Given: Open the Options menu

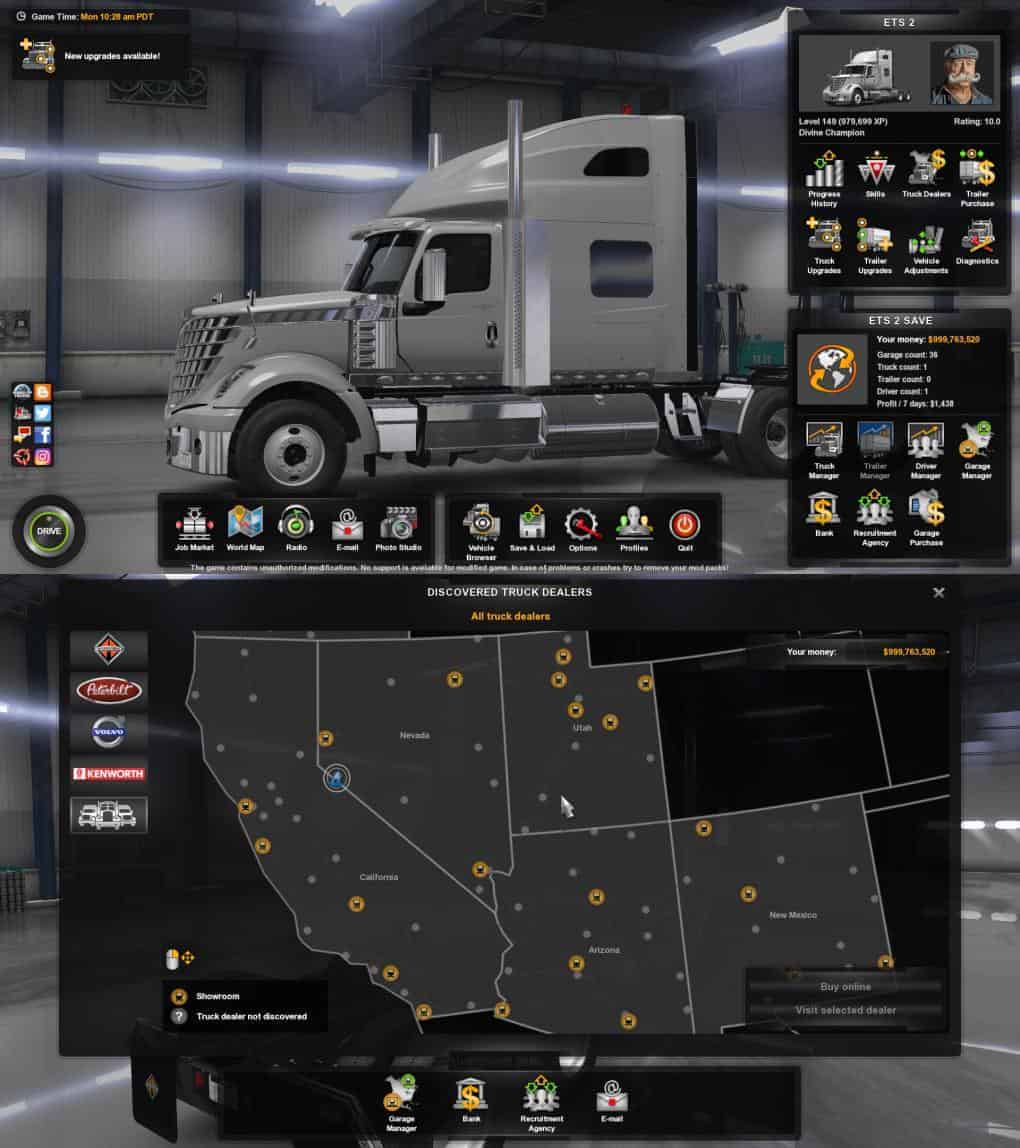Looking at the screenshot, I should [582, 527].
